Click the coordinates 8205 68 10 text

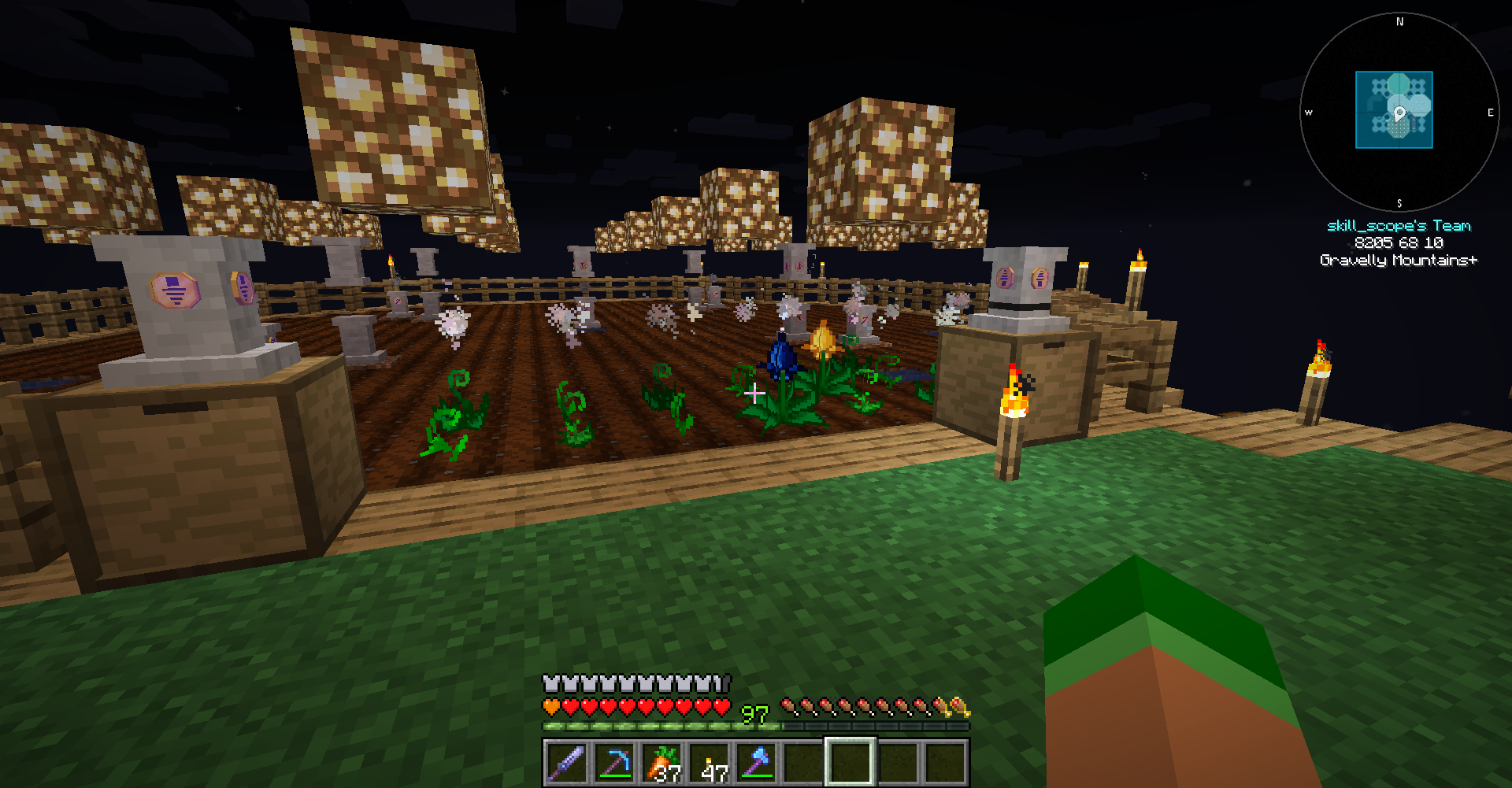[1399, 243]
